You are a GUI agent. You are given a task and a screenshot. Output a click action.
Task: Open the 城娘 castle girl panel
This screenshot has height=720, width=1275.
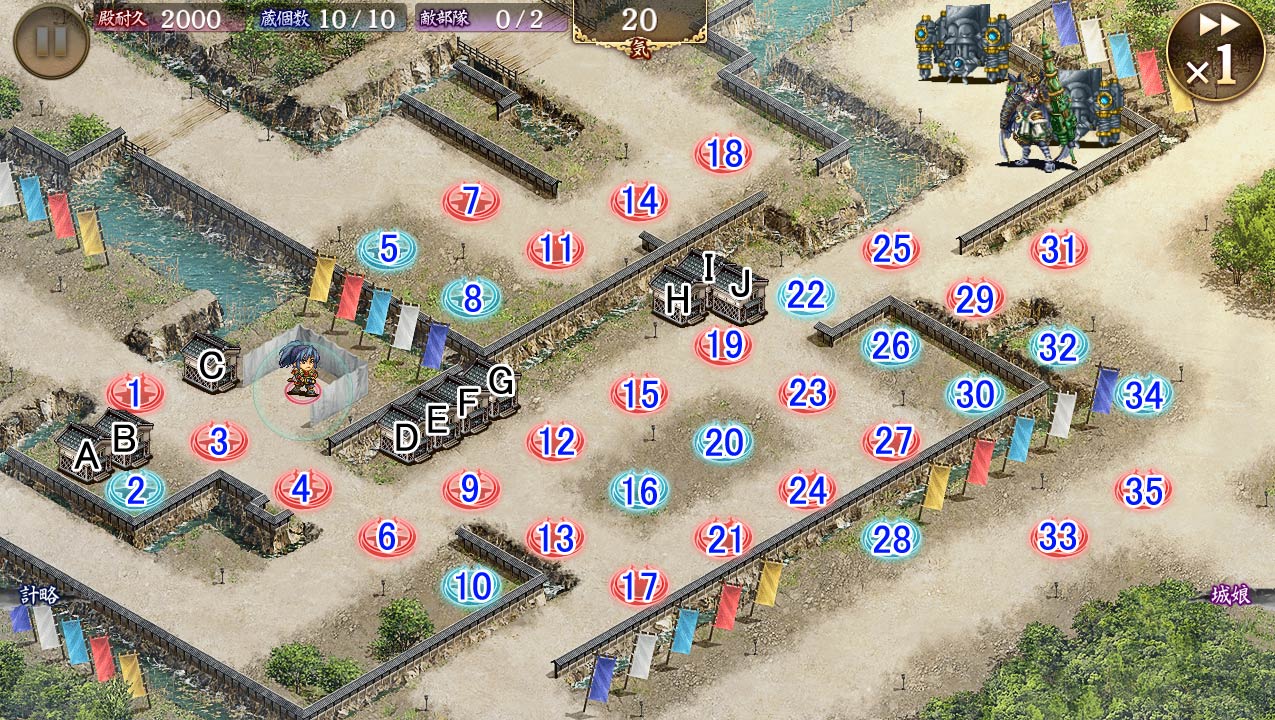(x=1232, y=595)
